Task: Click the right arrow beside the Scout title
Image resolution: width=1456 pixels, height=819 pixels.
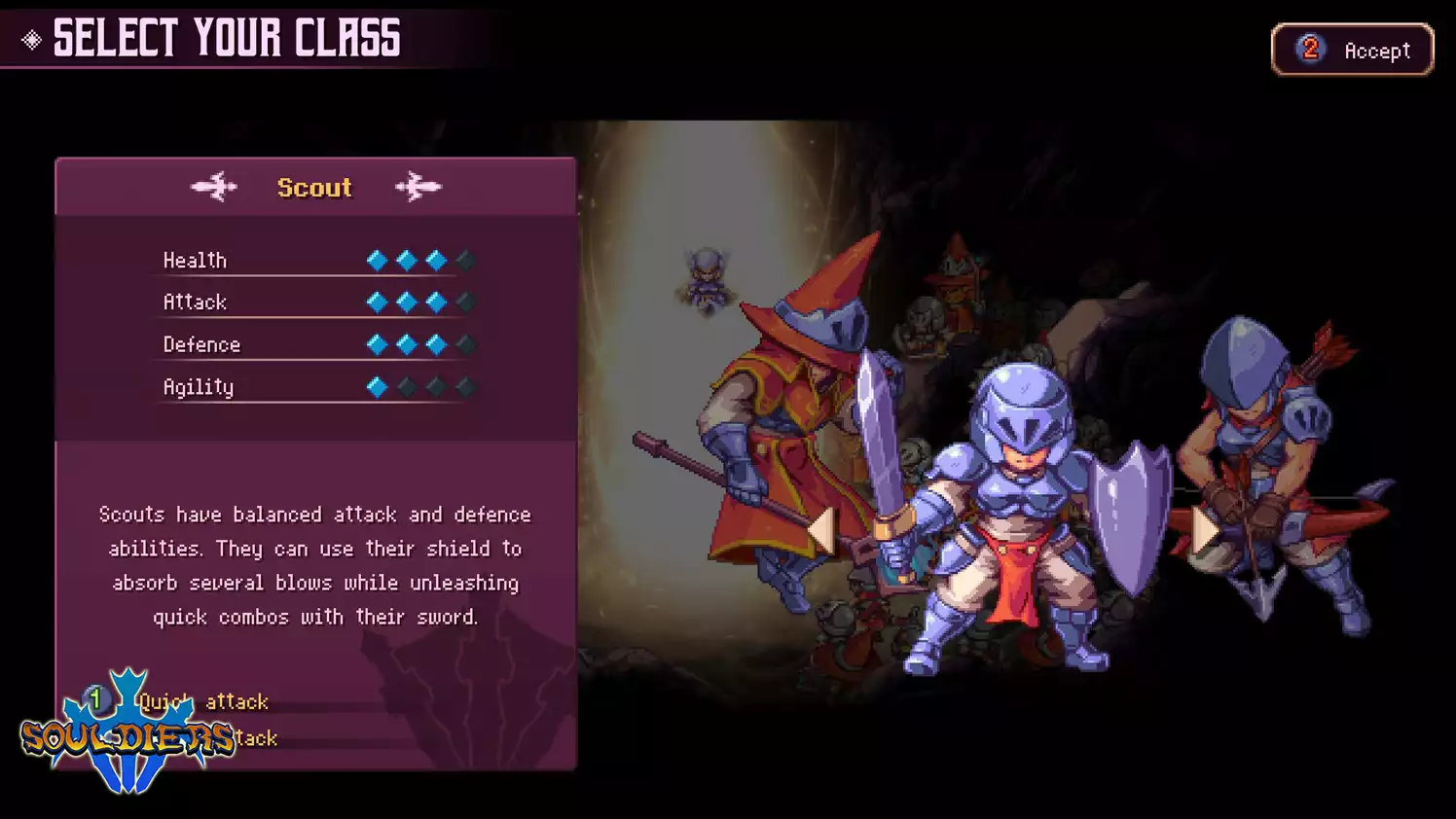Action: (x=420, y=187)
